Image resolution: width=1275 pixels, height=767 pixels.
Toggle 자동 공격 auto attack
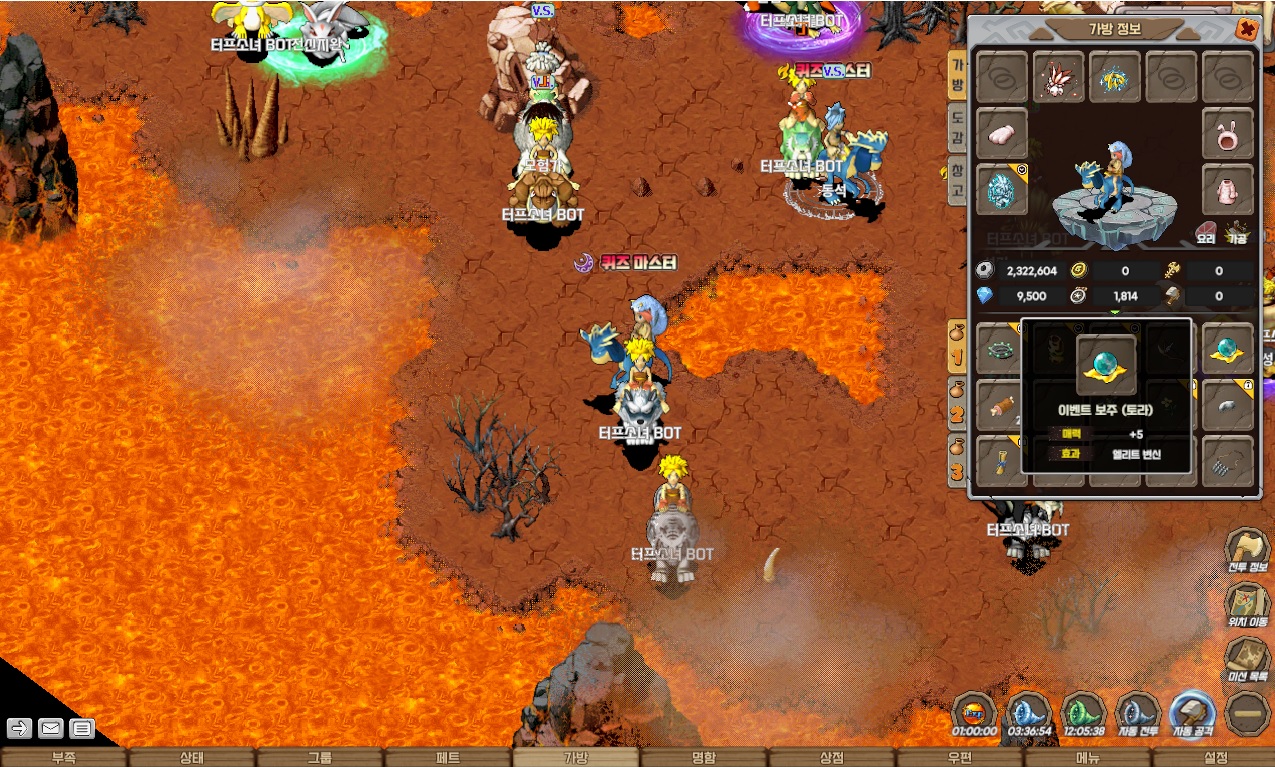[1192, 714]
